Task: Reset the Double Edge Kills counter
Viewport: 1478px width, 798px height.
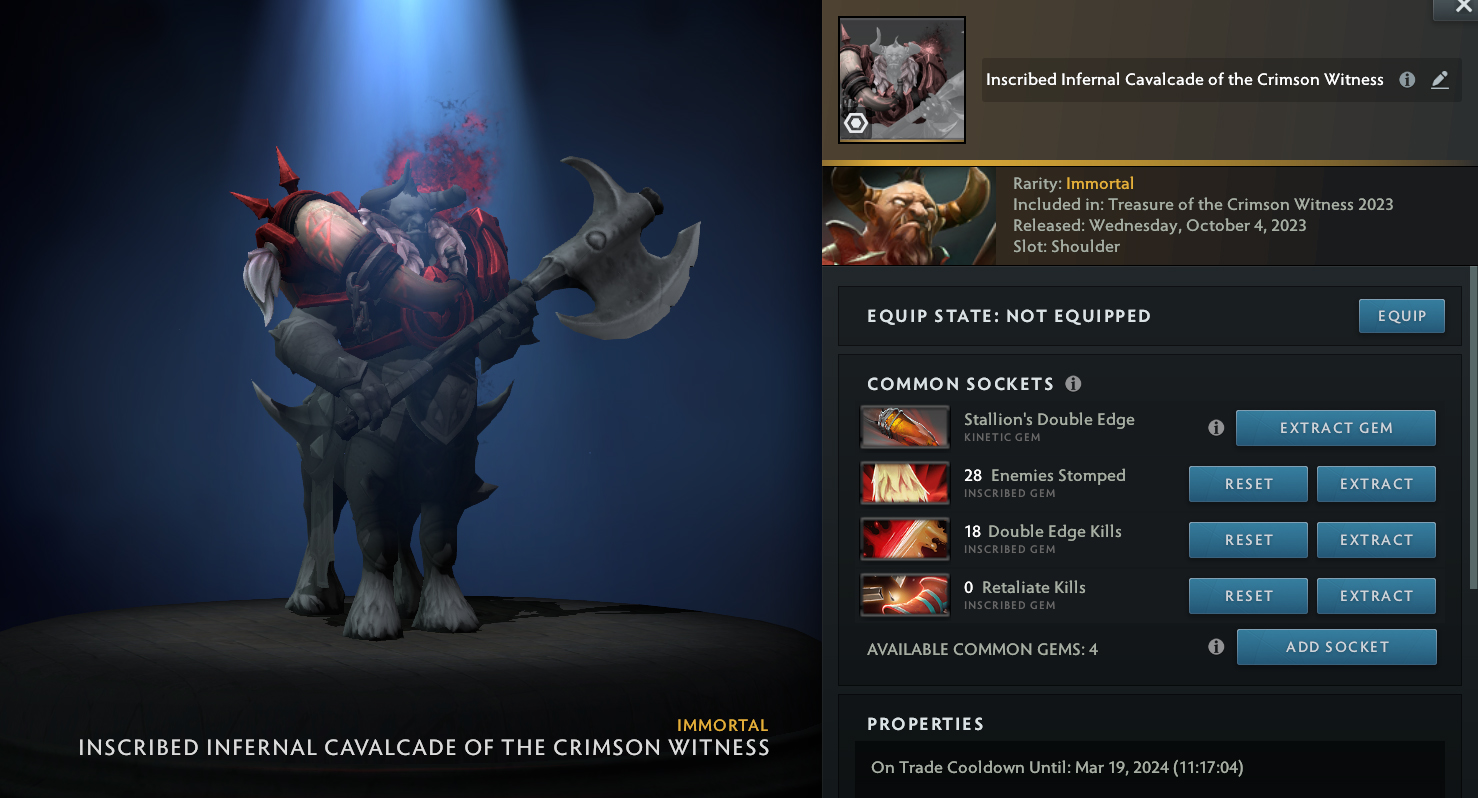Action: pyautogui.click(x=1248, y=540)
